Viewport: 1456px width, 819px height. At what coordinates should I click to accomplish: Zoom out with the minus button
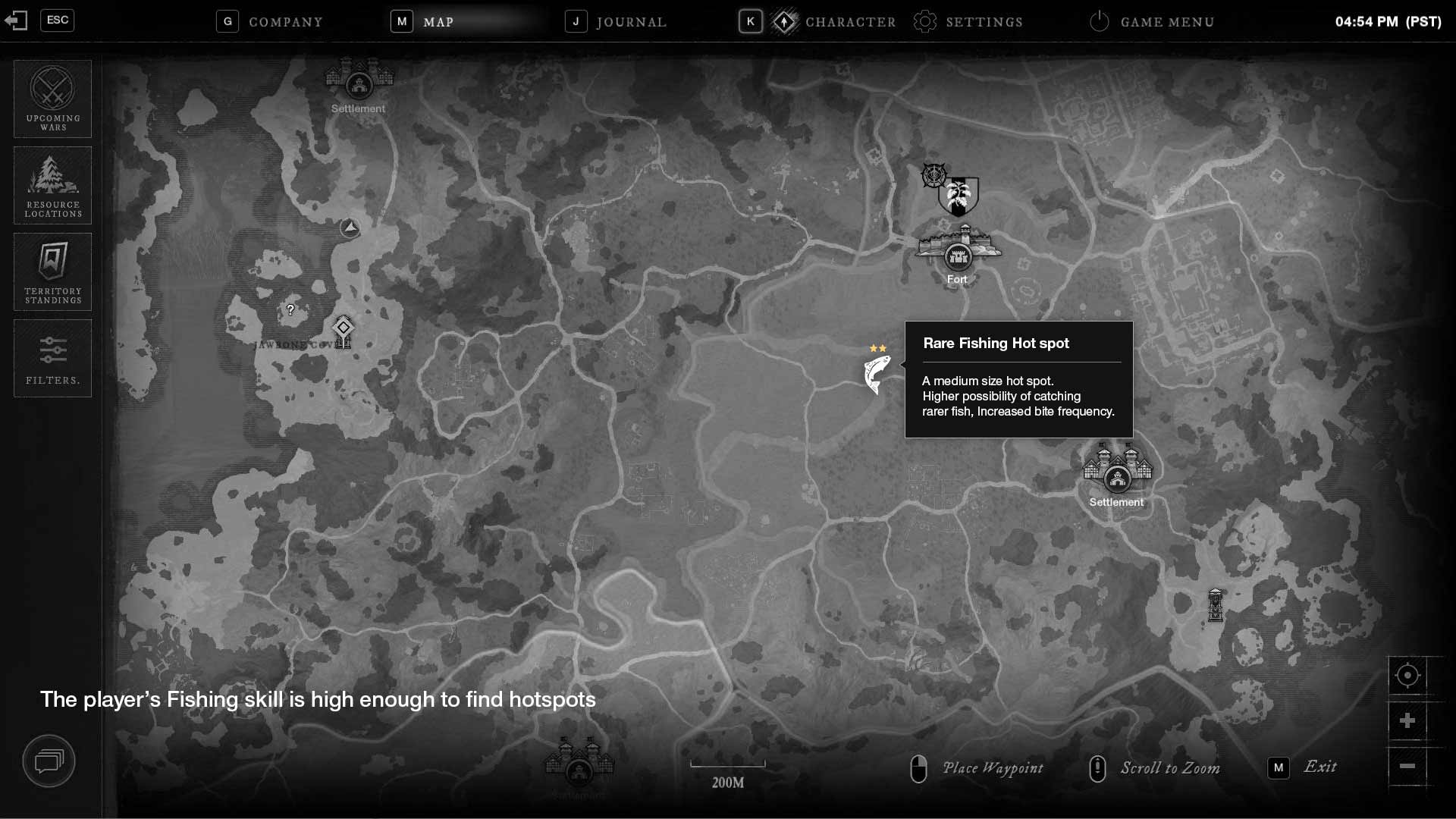1407,766
